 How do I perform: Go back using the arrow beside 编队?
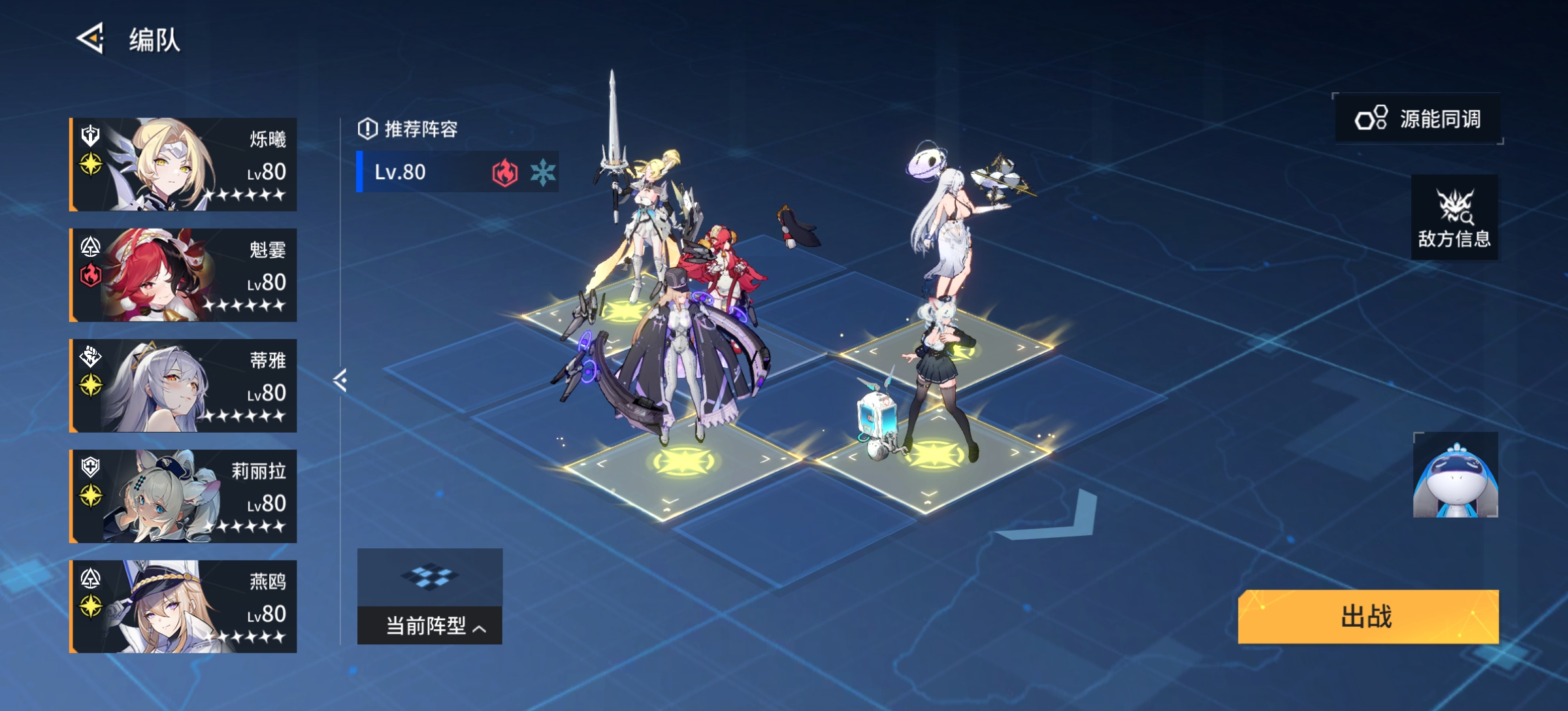pos(91,39)
